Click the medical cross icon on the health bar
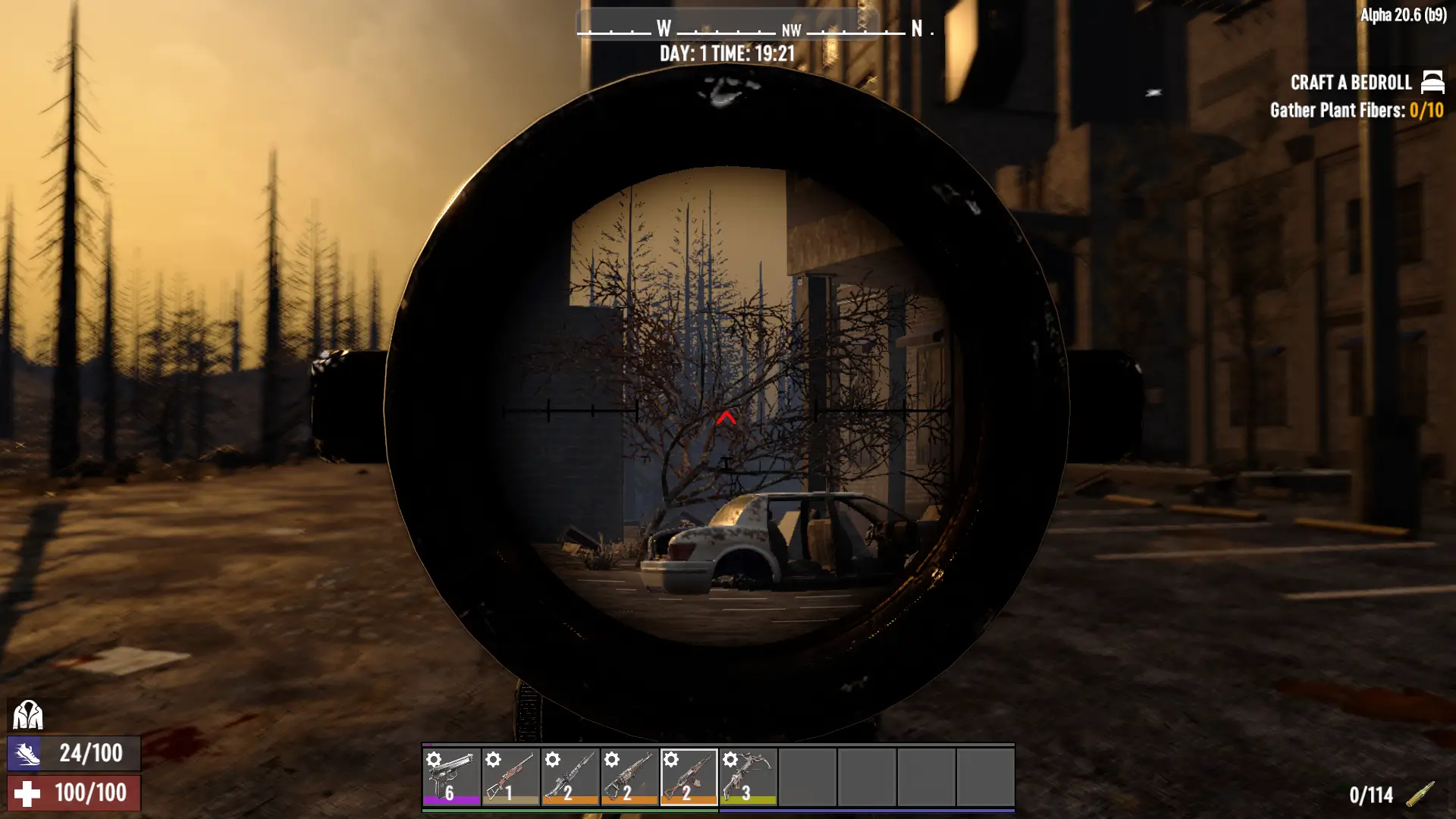The height and width of the screenshot is (819, 1456). click(27, 794)
